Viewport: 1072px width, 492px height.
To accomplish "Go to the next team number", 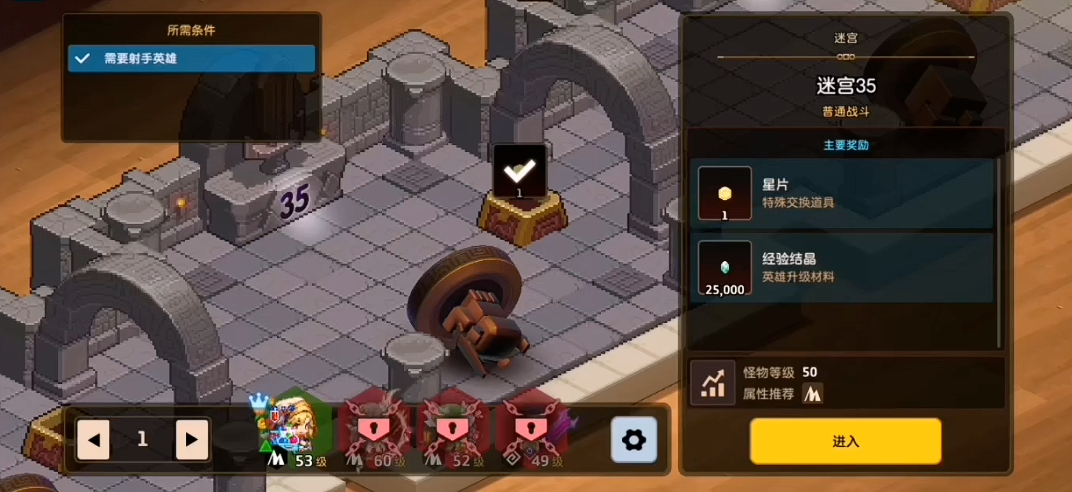I will (191, 439).
